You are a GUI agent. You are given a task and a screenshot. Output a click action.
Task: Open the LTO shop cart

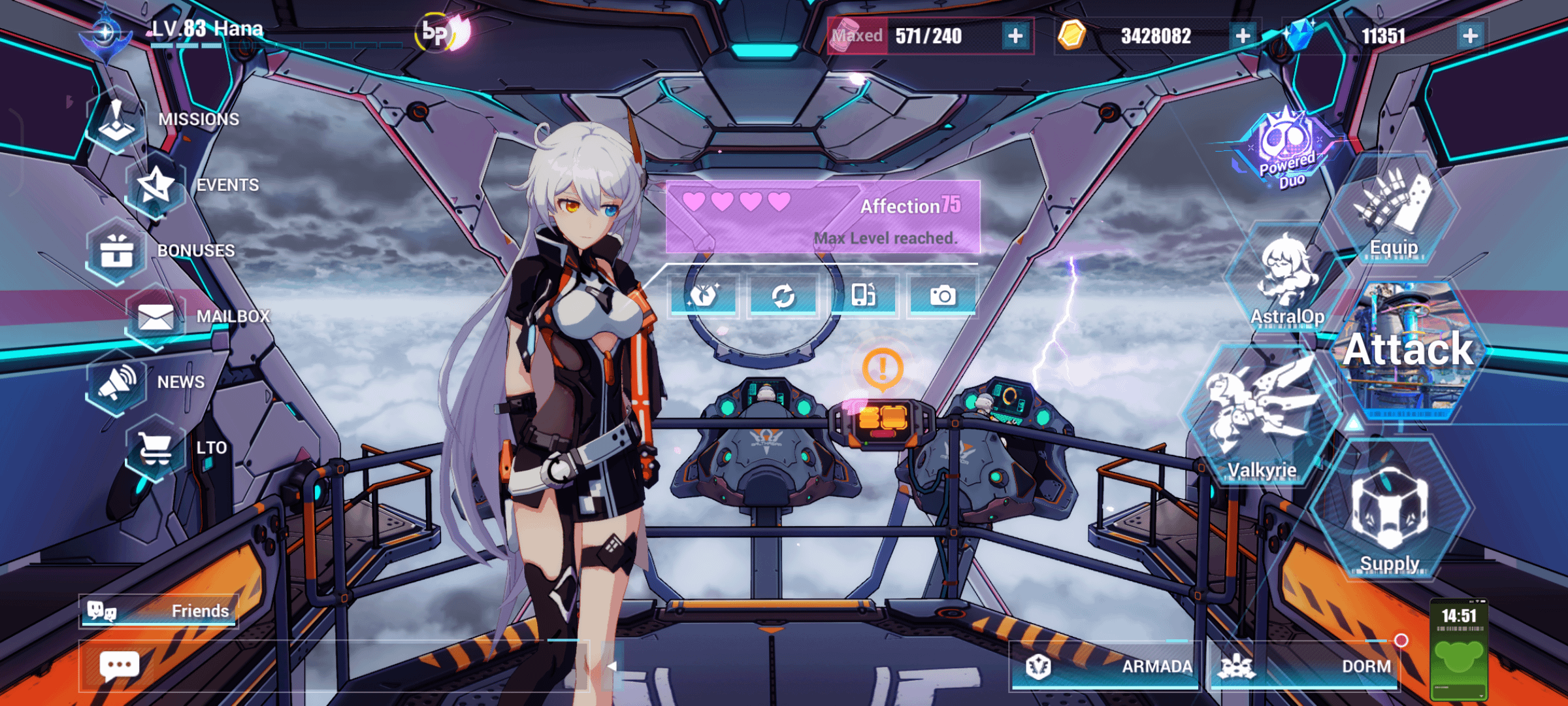tap(155, 448)
